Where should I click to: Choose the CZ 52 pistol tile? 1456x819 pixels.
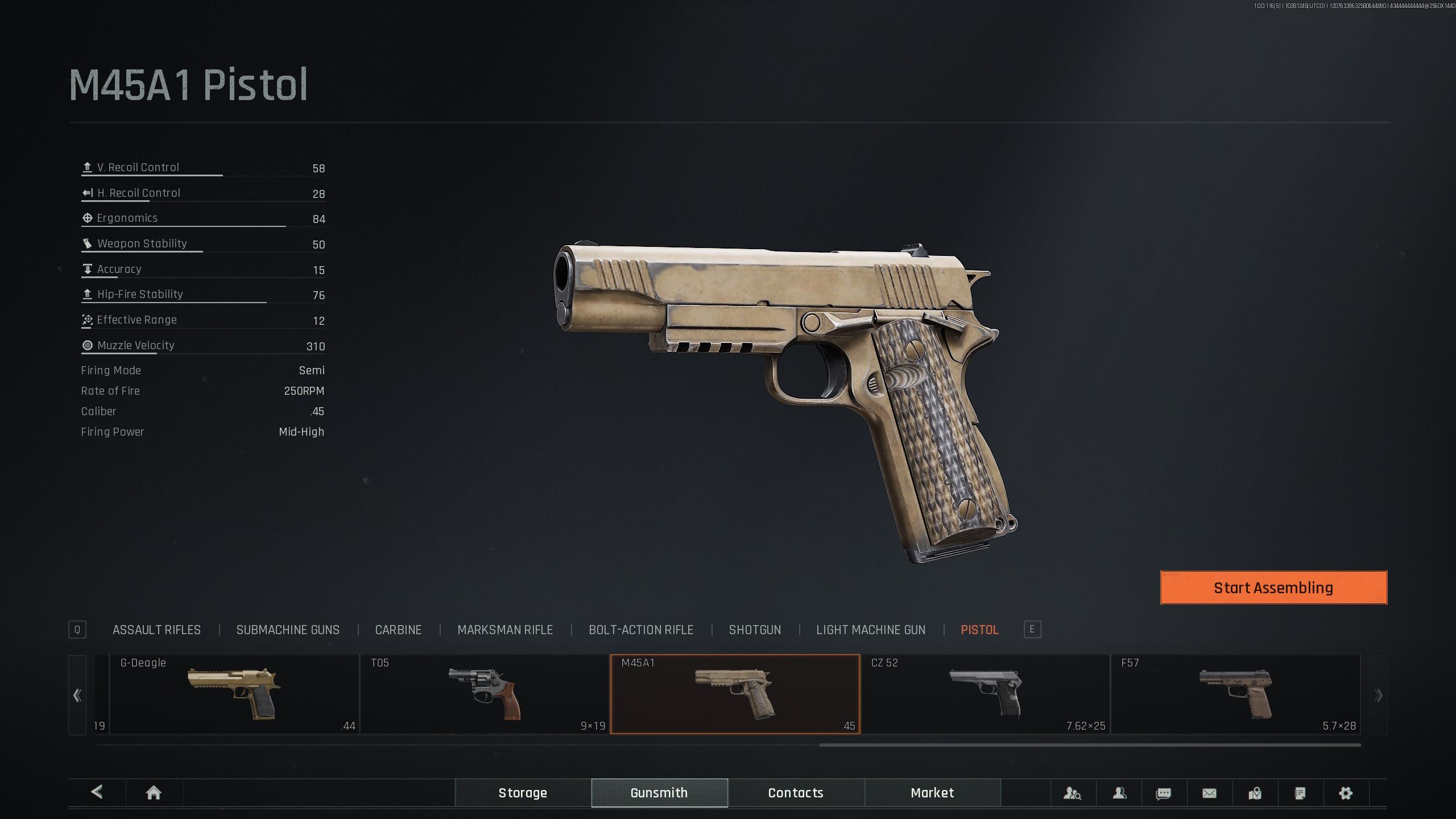click(x=985, y=694)
